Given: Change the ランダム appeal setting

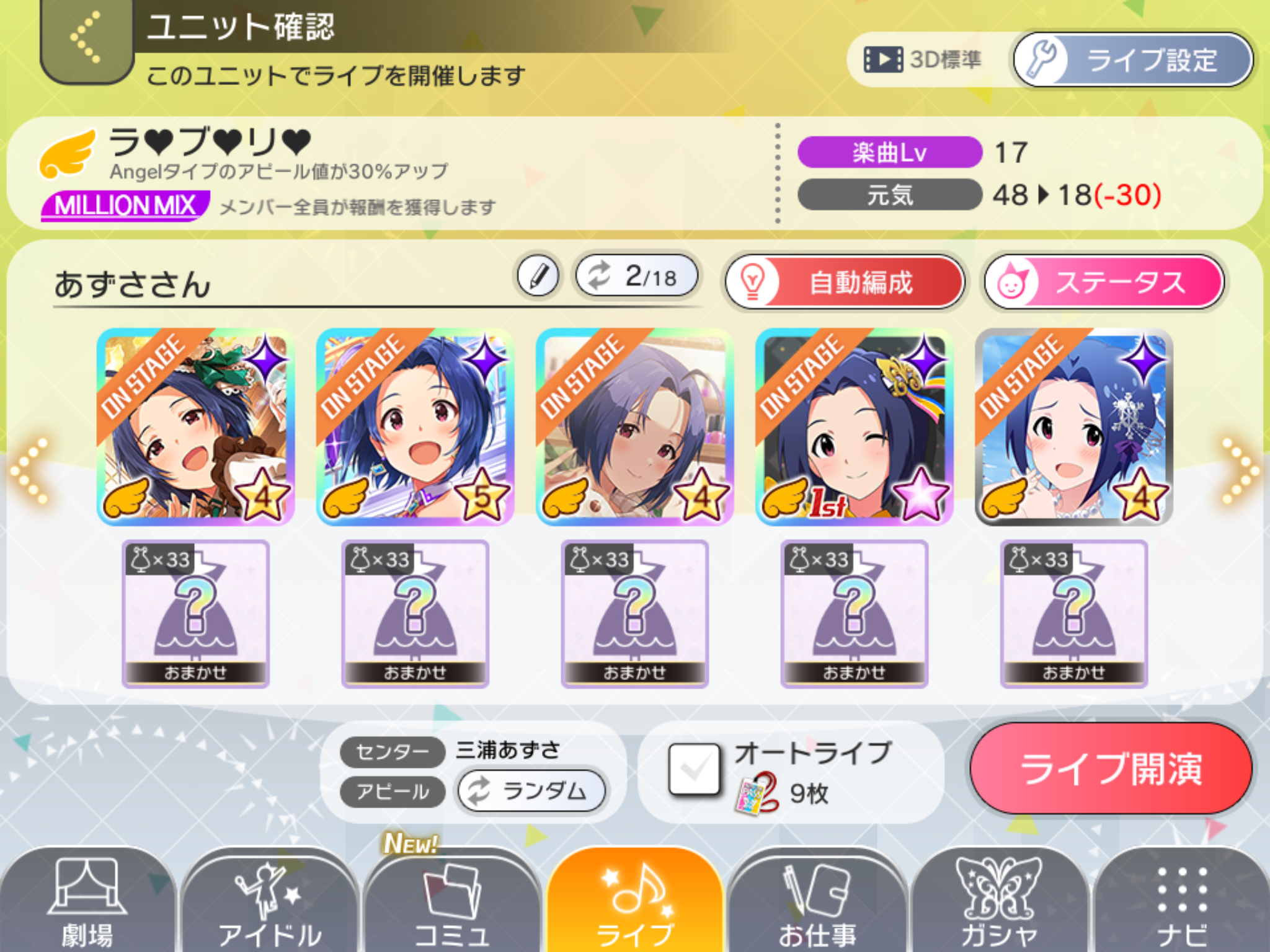Looking at the screenshot, I should (x=531, y=791).
